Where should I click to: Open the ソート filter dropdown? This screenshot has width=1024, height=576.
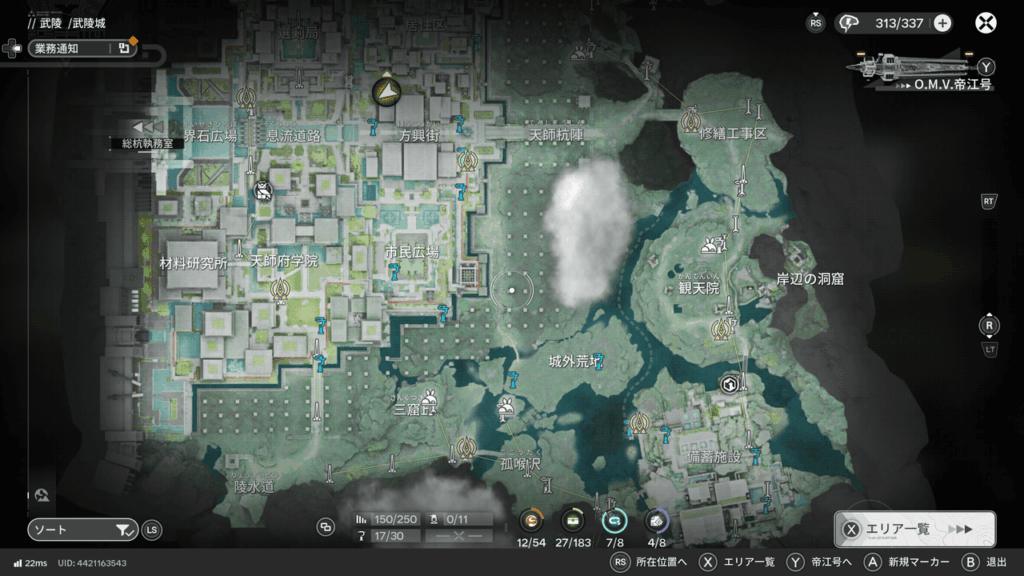point(82,530)
